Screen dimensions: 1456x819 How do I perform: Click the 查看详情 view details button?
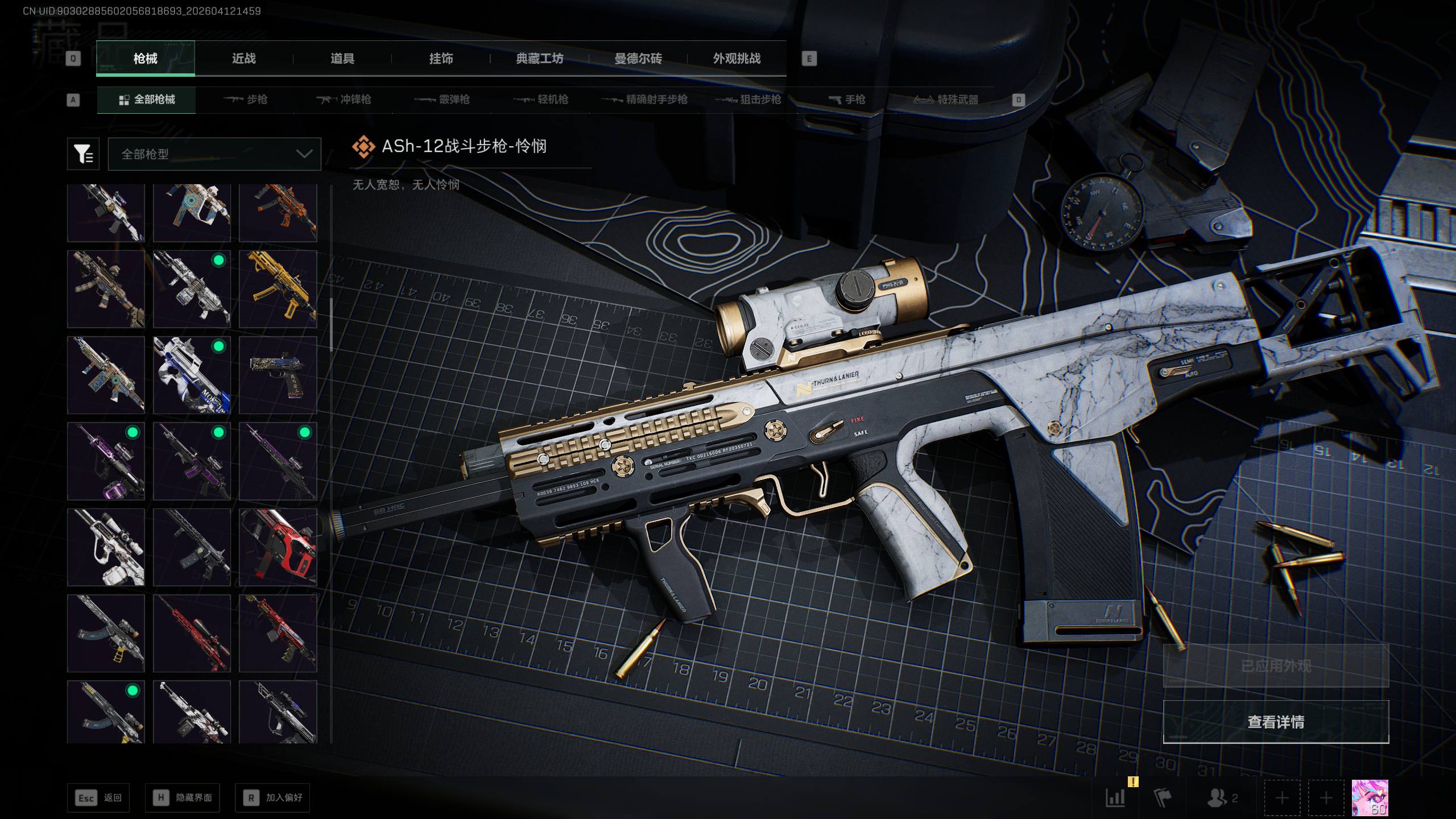(1276, 722)
